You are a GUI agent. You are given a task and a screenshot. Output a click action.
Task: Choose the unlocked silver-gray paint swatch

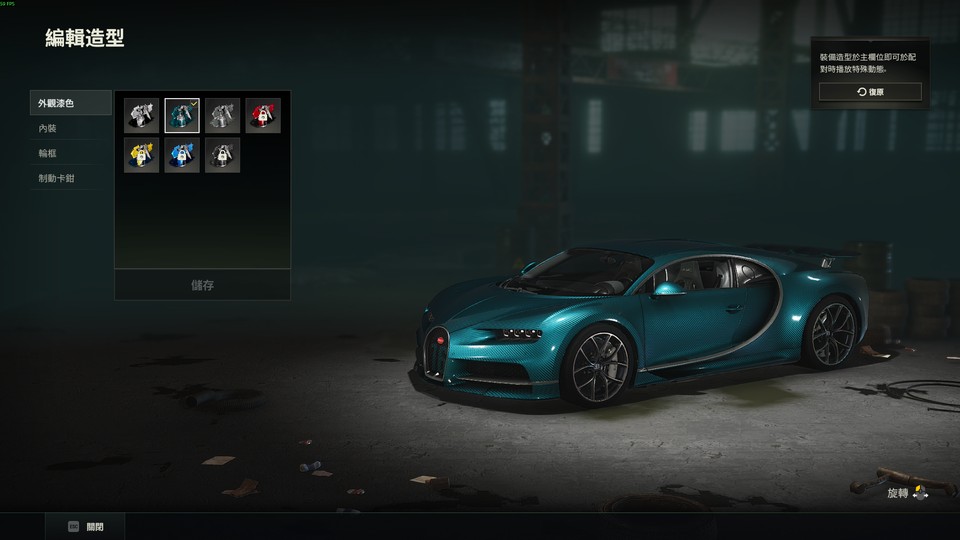(x=222, y=115)
